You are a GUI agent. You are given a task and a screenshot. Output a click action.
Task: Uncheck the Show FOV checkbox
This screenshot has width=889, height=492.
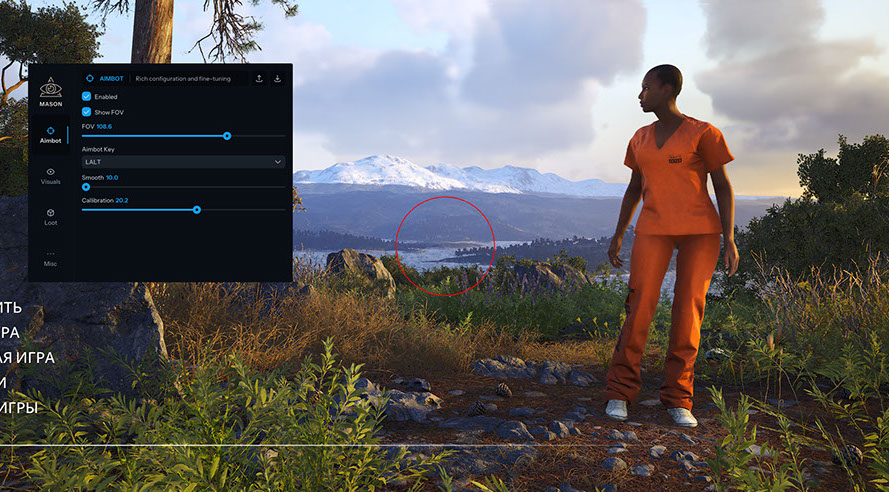click(x=87, y=112)
